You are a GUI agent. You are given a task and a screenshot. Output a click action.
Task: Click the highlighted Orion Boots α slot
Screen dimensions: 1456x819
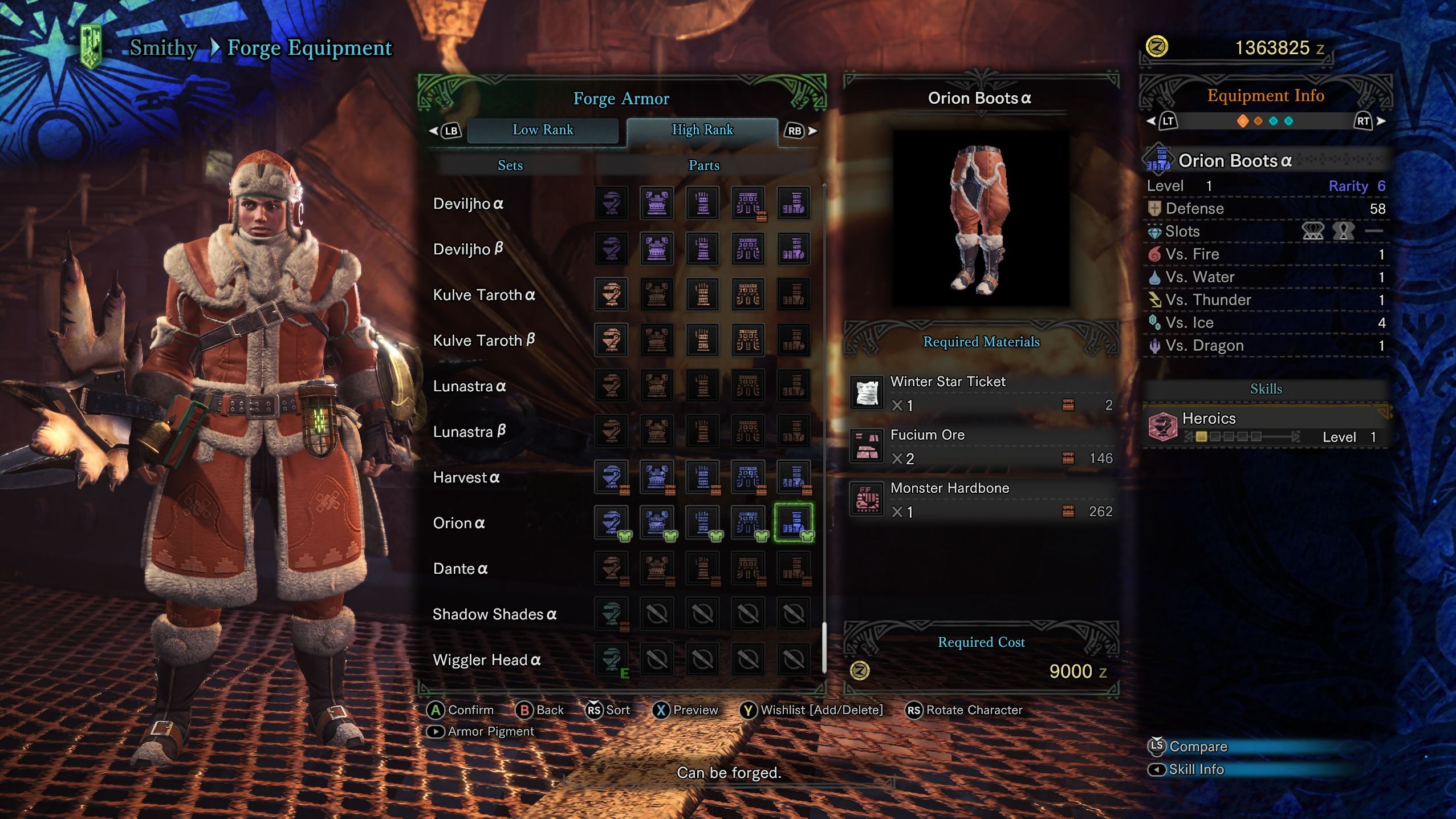tap(794, 522)
